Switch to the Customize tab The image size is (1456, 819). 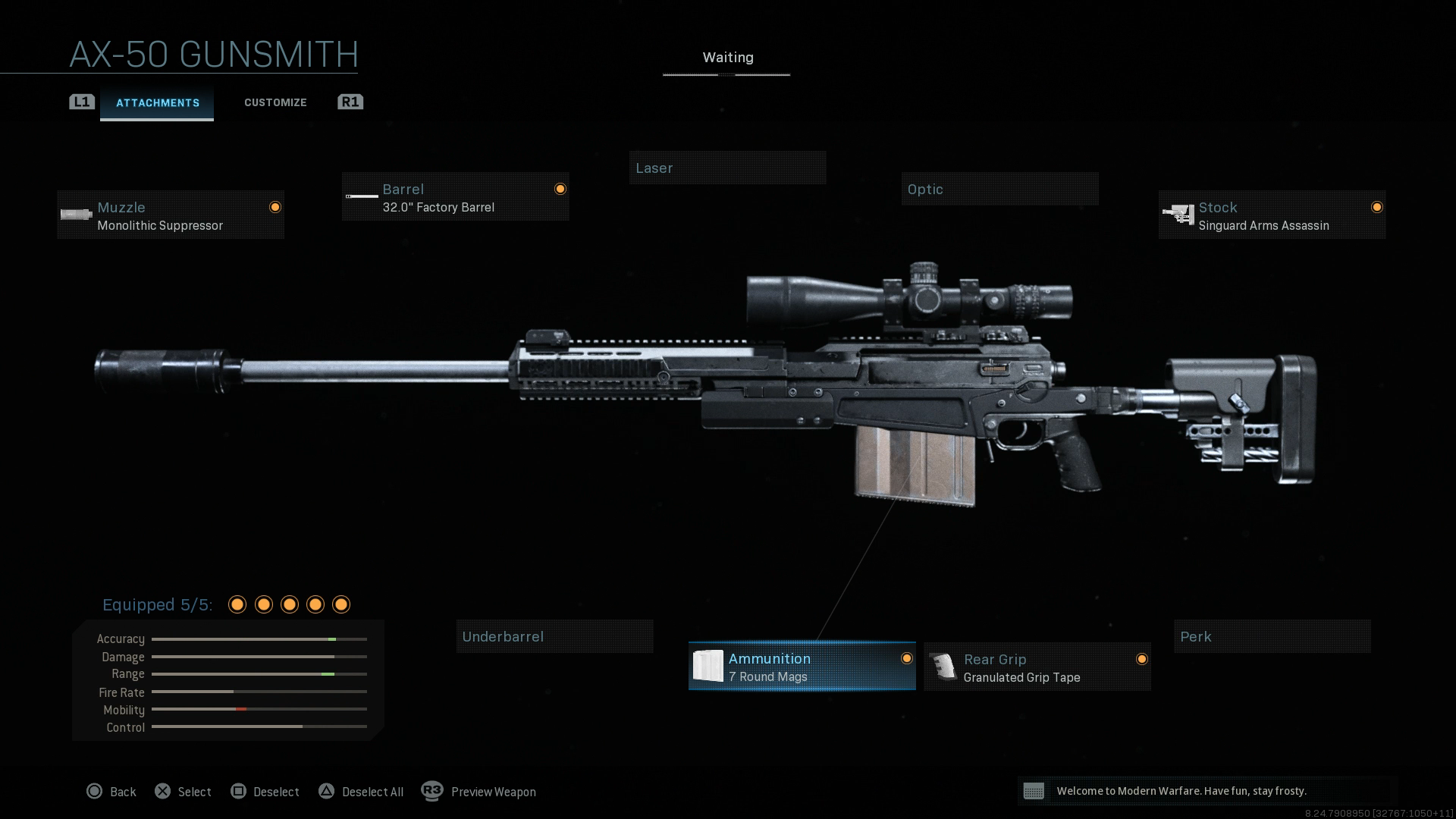coord(275,102)
